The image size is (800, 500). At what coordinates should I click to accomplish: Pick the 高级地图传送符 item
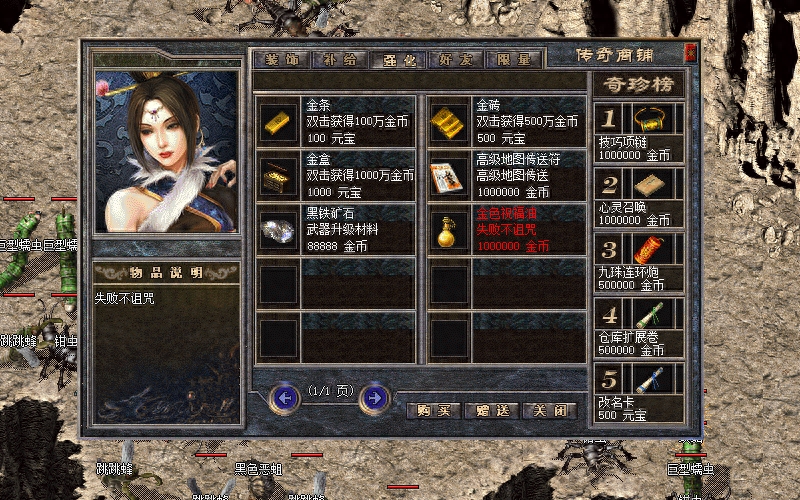coord(449,175)
